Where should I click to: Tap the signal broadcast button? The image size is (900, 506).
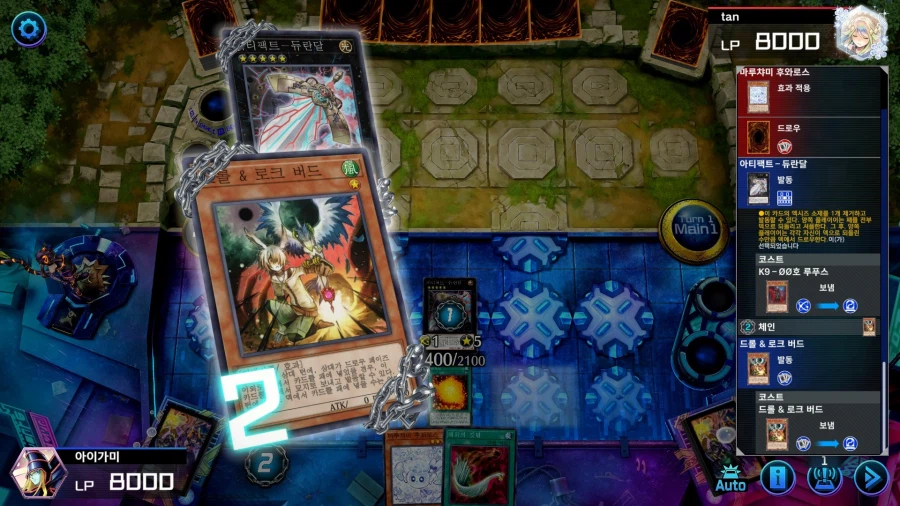pos(824,477)
